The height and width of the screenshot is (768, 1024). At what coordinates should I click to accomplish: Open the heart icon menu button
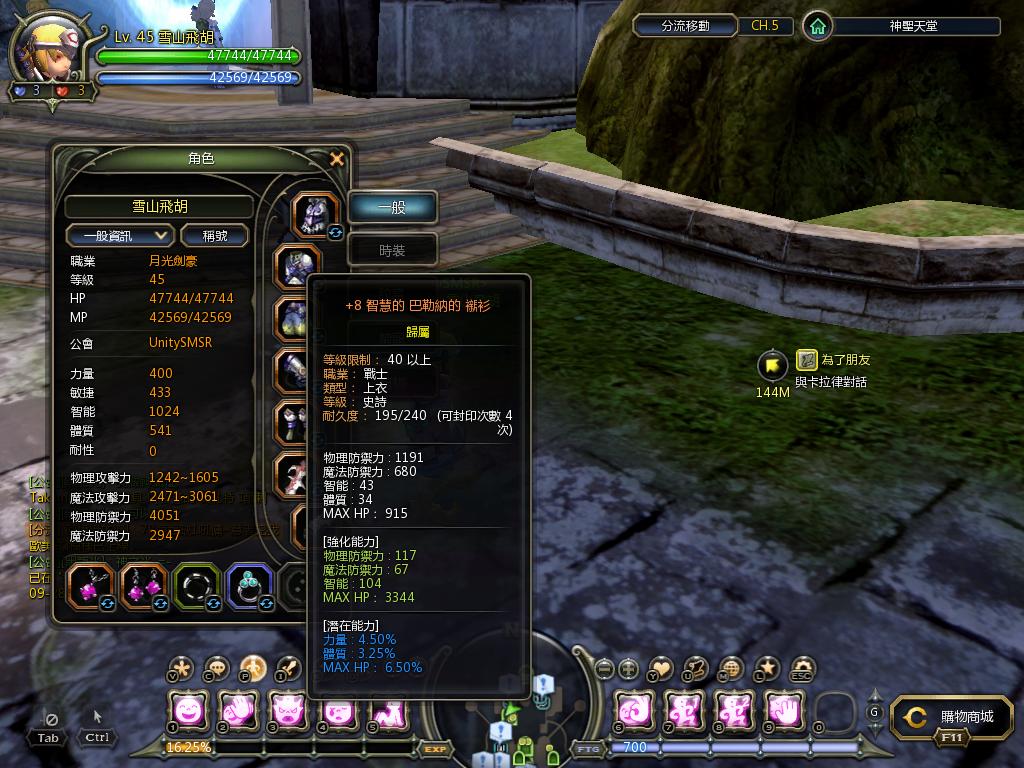[660, 669]
